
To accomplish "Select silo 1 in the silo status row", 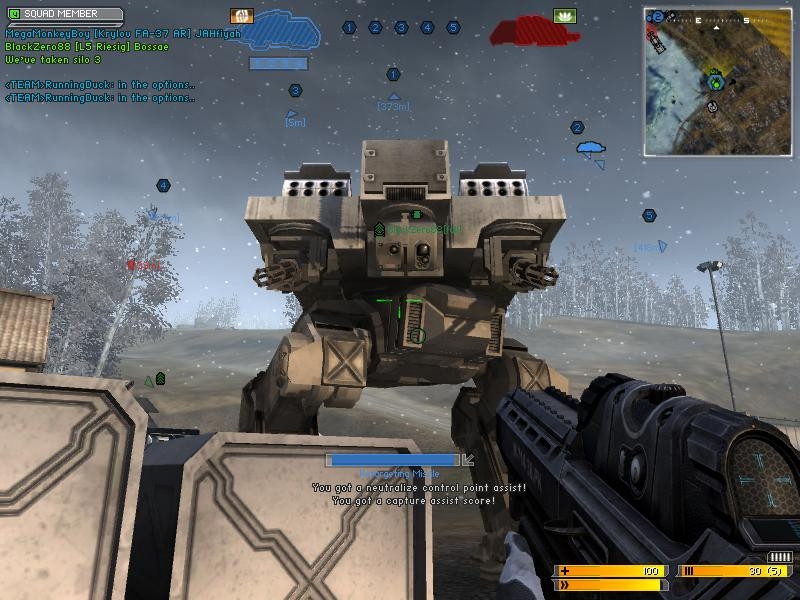I will tap(350, 28).
